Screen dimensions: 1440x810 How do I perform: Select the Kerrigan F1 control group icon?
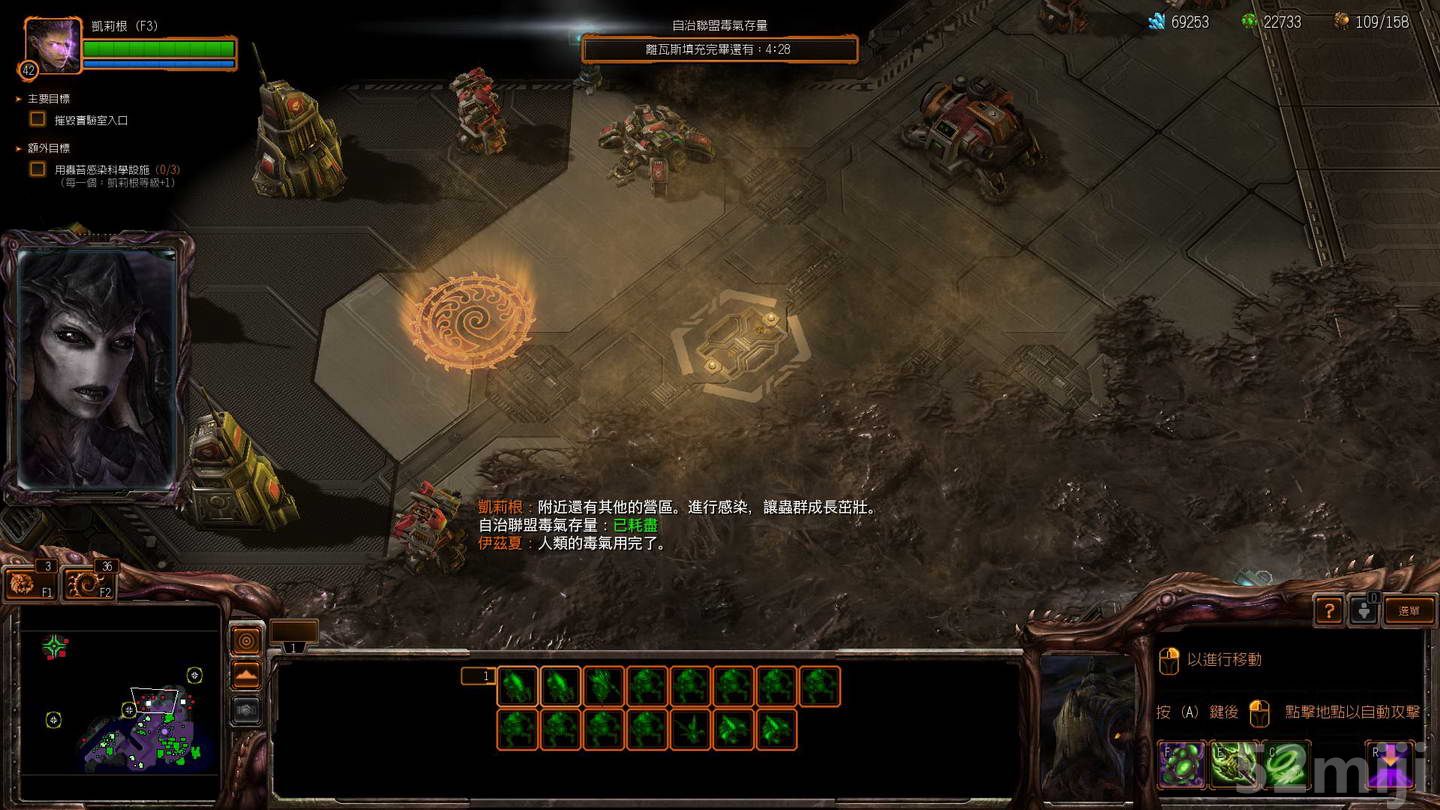(30, 583)
